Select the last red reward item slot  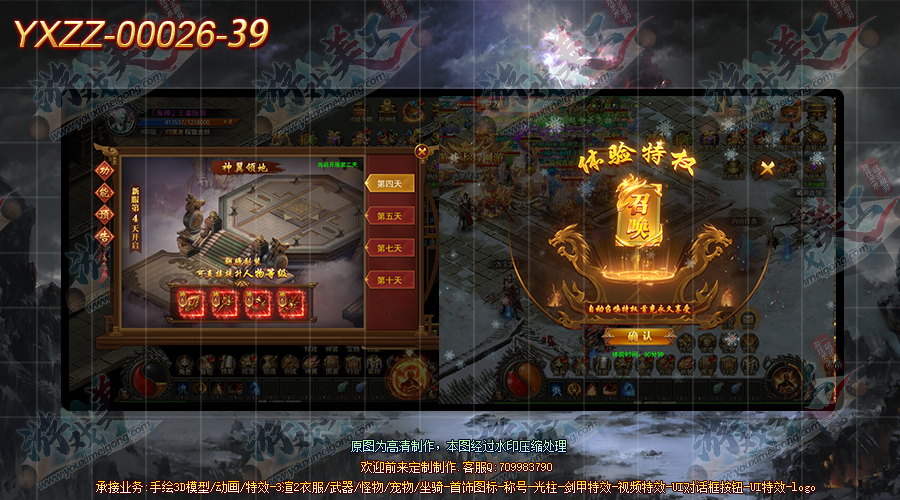tap(290, 301)
